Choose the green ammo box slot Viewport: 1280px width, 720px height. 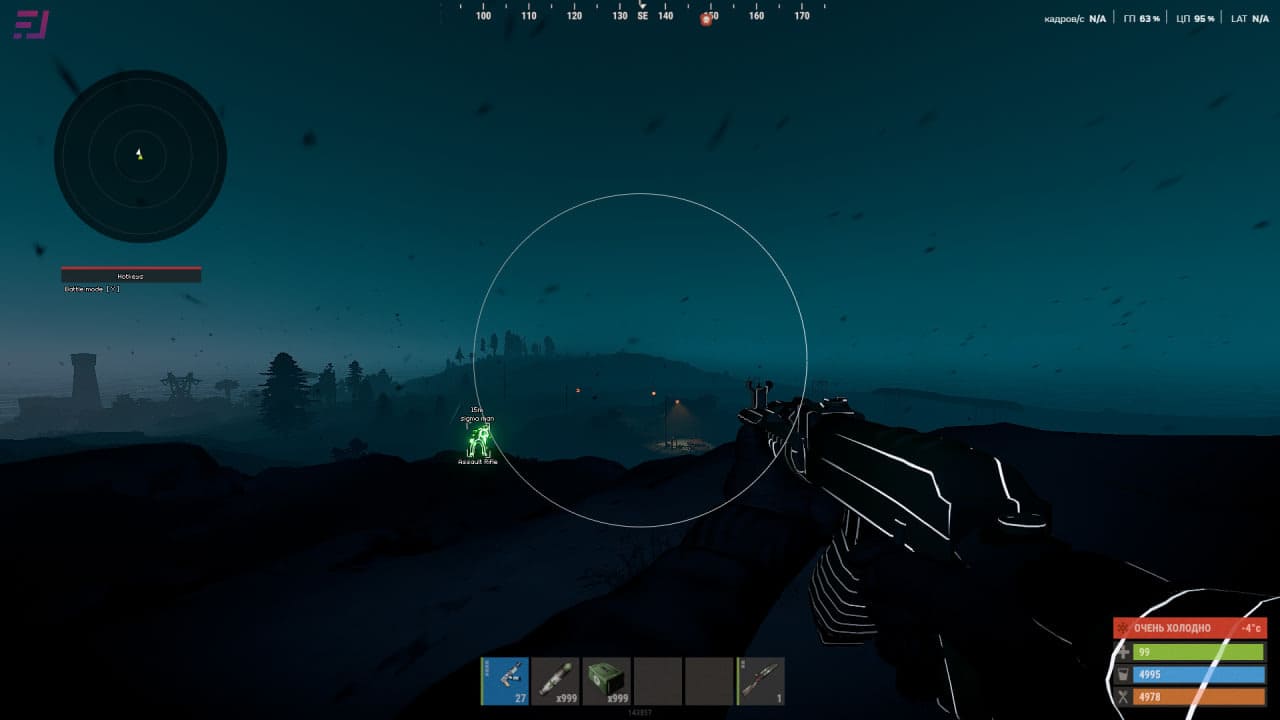pyautogui.click(x=607, y=681)
